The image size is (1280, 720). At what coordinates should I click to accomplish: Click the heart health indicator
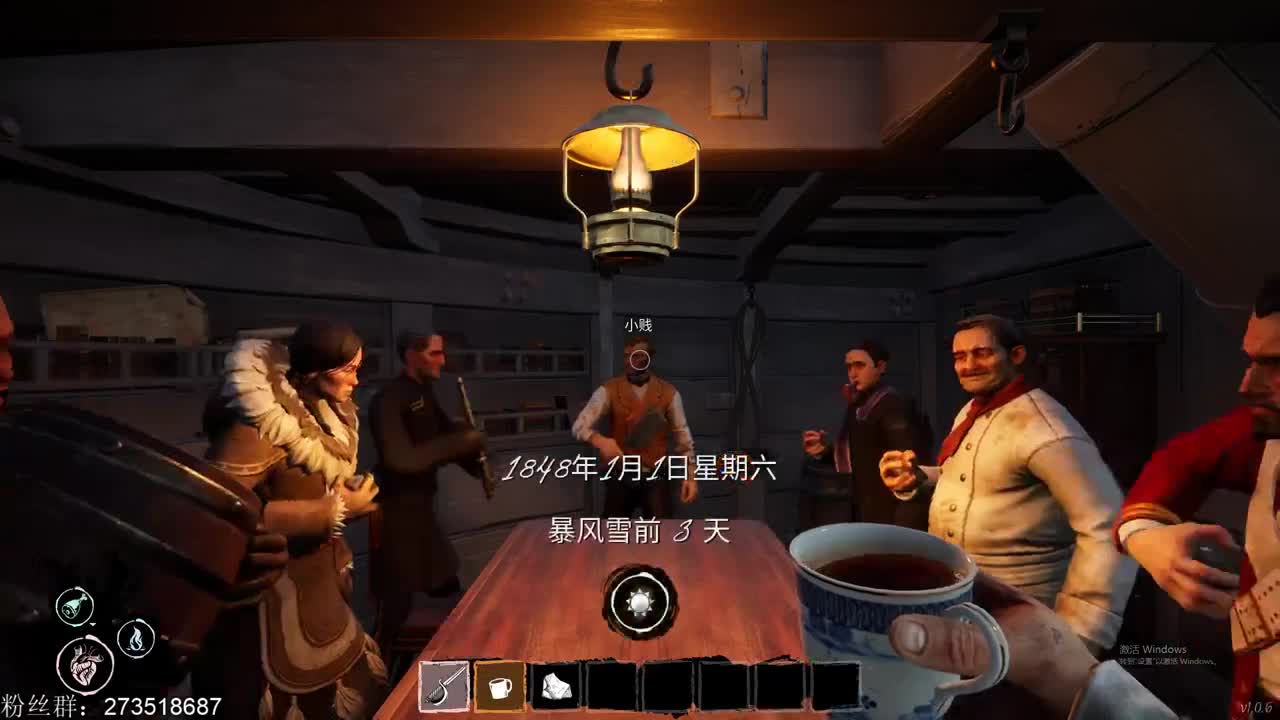point(88,662)
